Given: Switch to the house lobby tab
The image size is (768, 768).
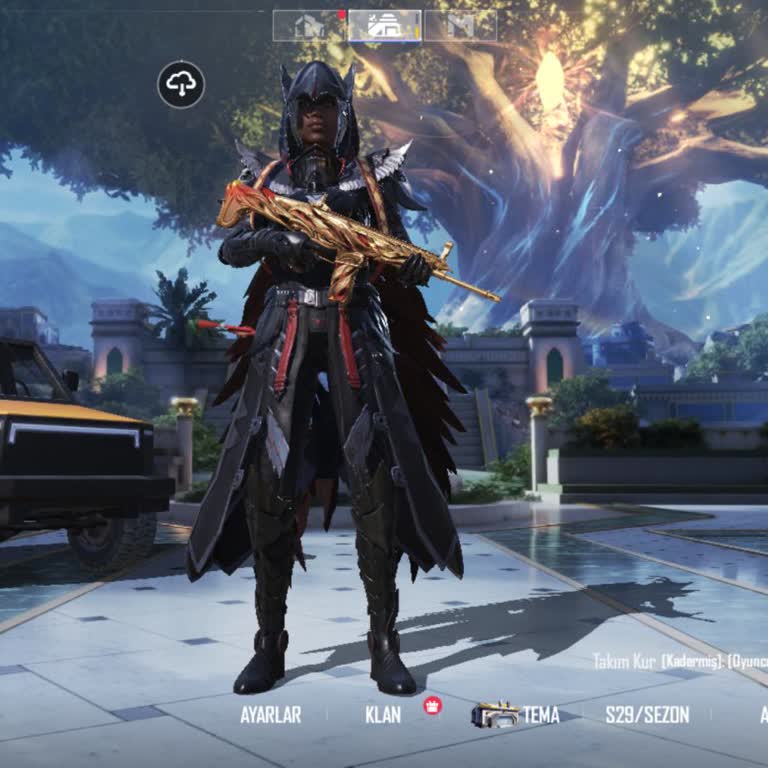Looking at the screenshot, I should click(309, 26).
